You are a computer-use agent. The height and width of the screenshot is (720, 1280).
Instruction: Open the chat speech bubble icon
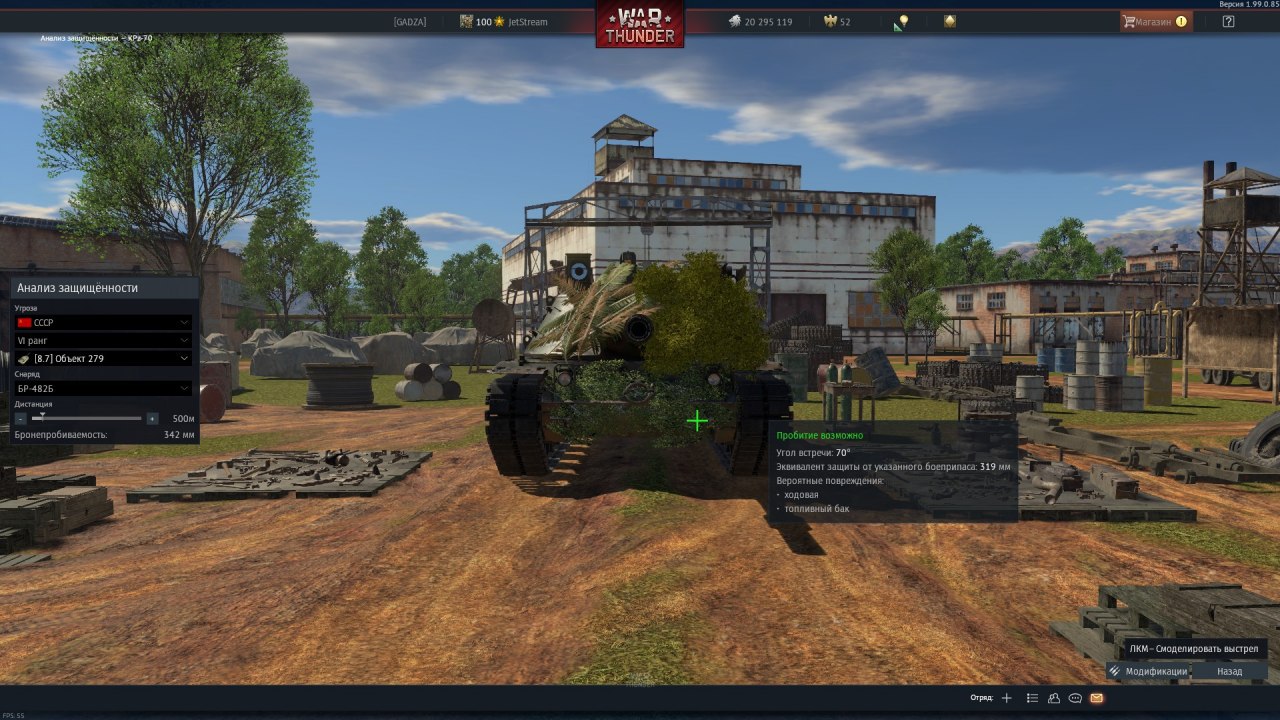point(1075,698)
